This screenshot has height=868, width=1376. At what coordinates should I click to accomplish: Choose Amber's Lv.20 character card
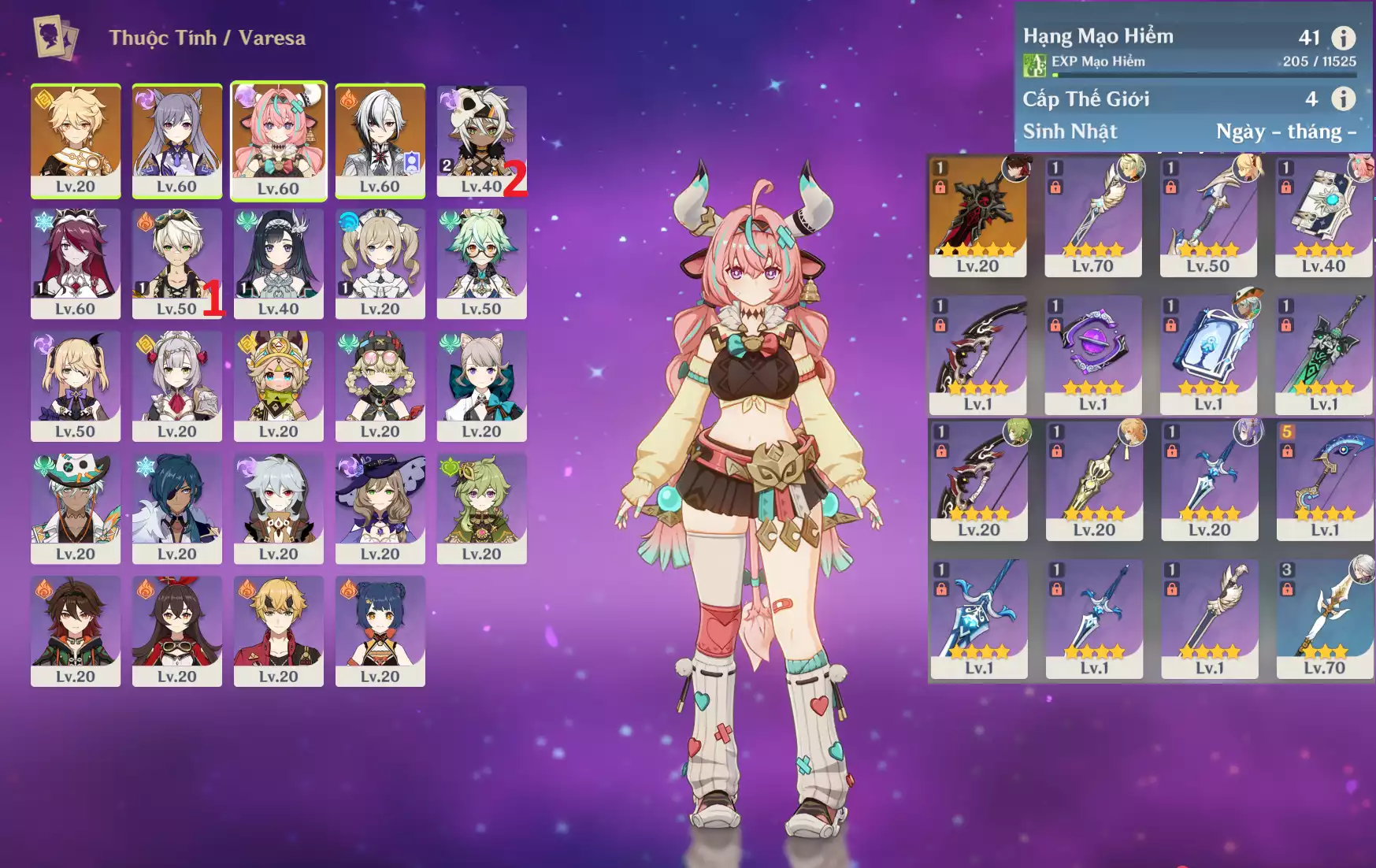pyautogui.click(x=176, y=630)
